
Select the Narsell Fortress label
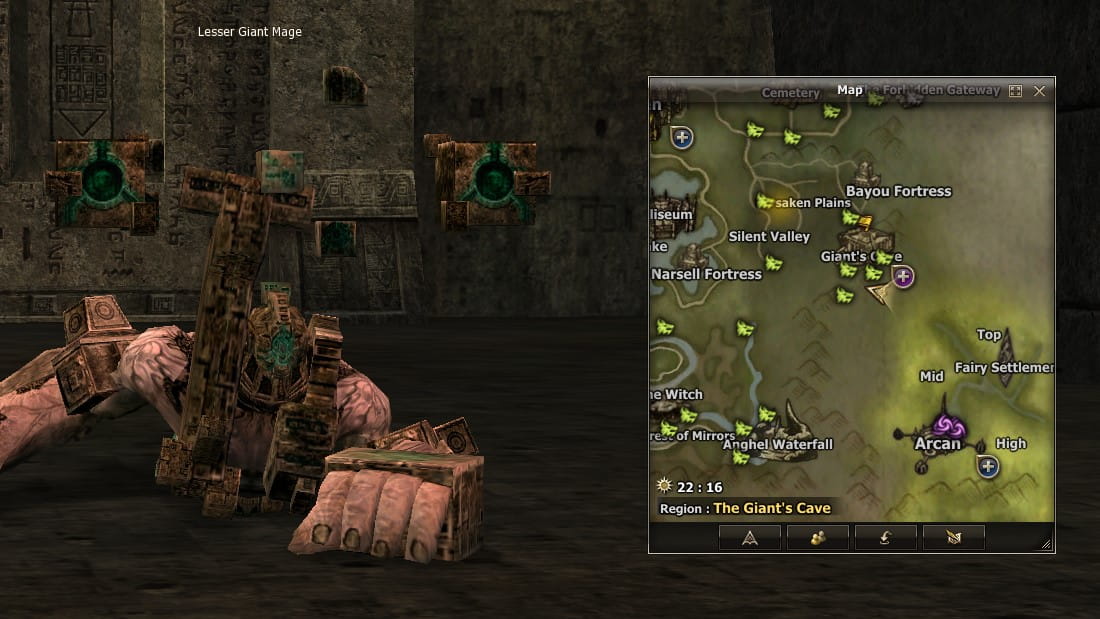click(x=707, y=274)
